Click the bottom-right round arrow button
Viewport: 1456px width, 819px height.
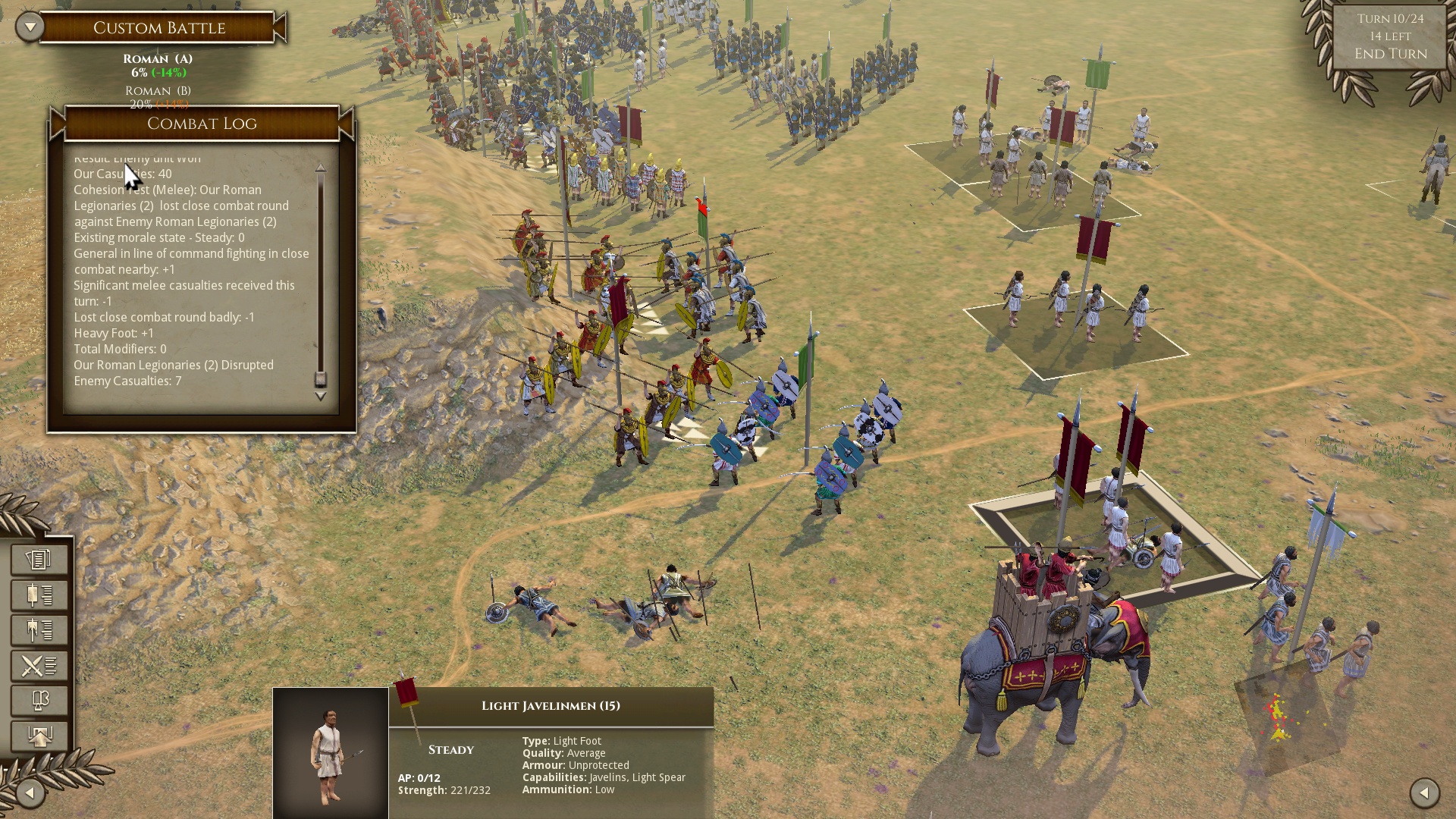(1424, 793)
